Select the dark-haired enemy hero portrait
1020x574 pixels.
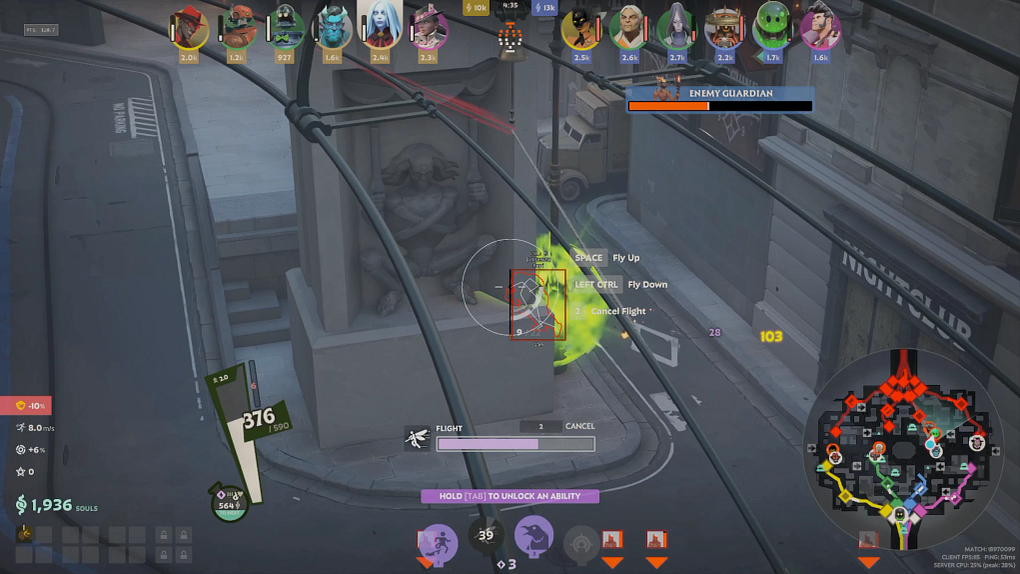pos(820,28)
